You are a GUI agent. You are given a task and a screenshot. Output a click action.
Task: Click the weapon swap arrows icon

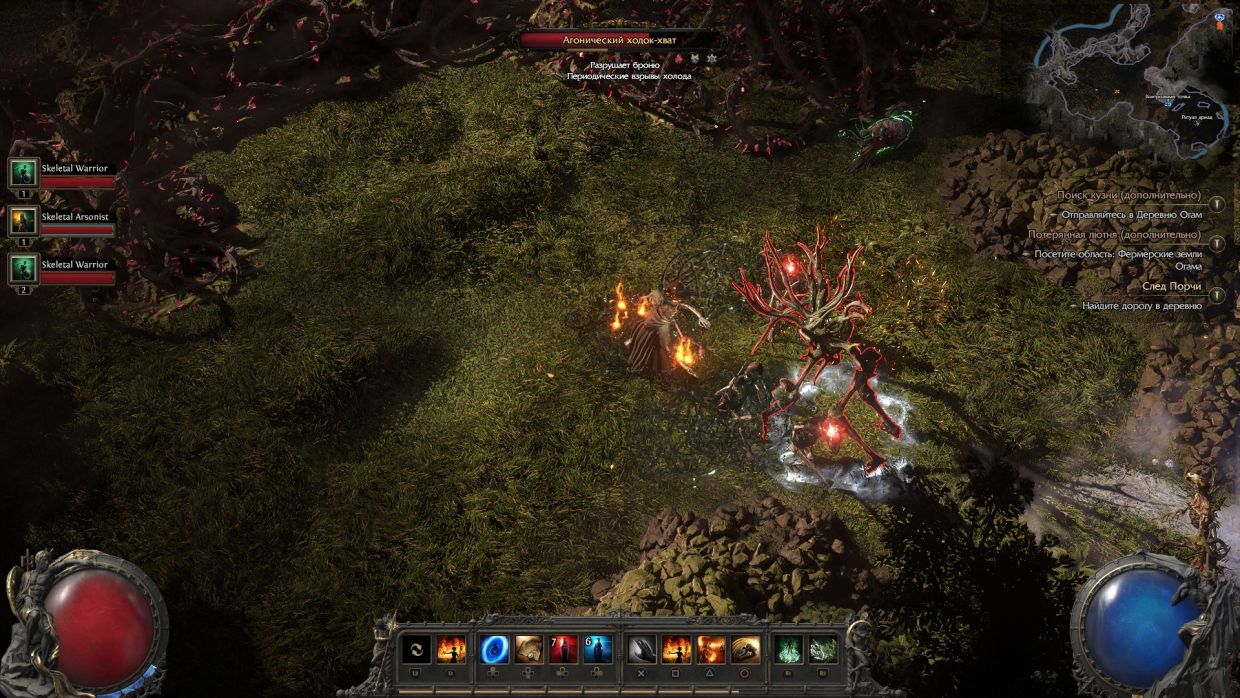click(417, 649)
